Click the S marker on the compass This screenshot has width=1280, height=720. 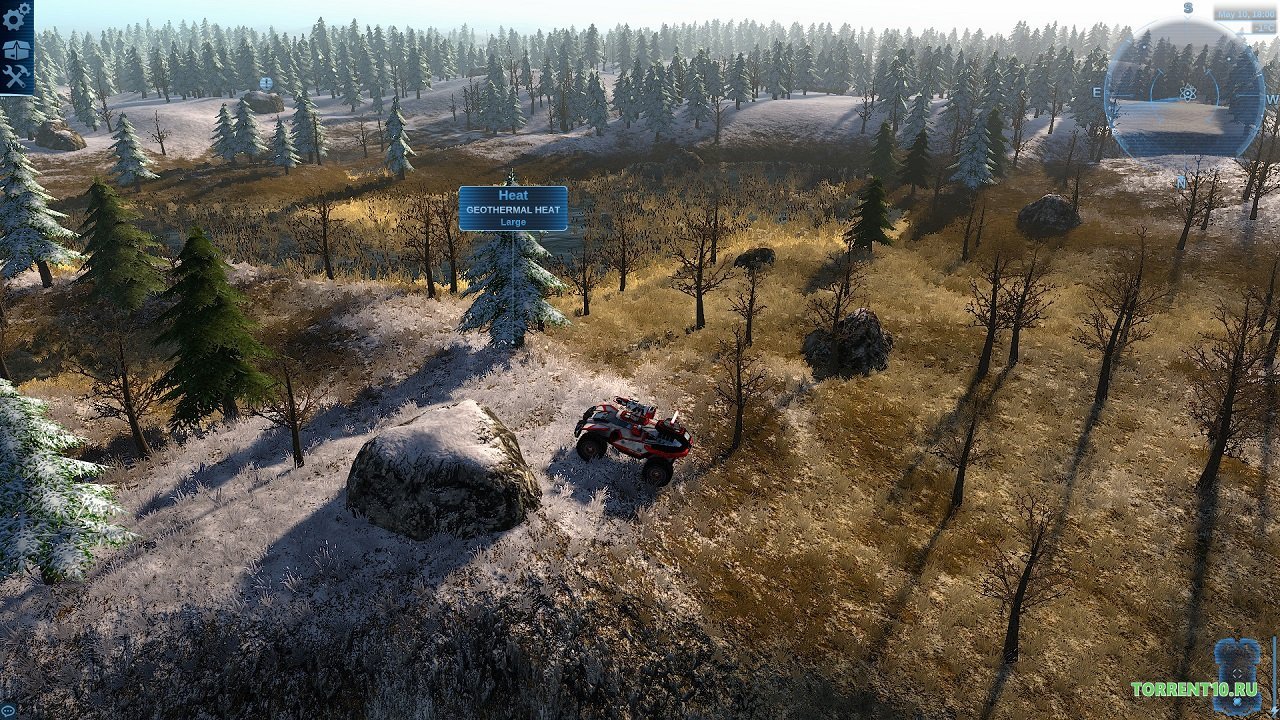(1188, 6)
